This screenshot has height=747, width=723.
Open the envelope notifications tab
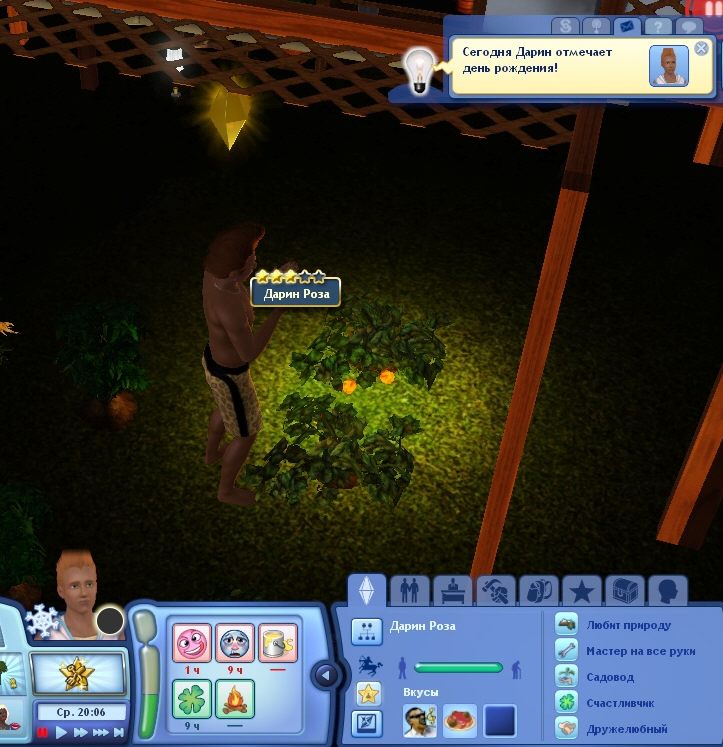[628, 27]
